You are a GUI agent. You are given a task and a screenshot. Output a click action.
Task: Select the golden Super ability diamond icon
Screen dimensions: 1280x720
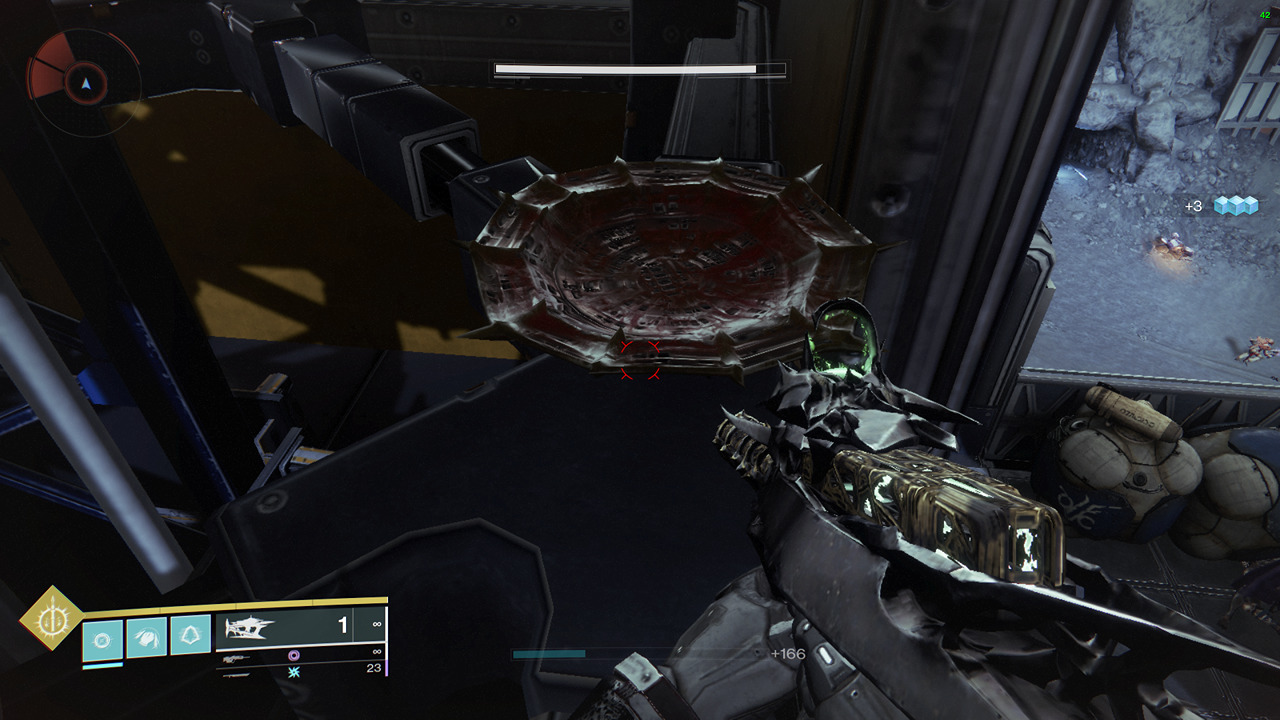pyautogui.click(x=52, y=619)
